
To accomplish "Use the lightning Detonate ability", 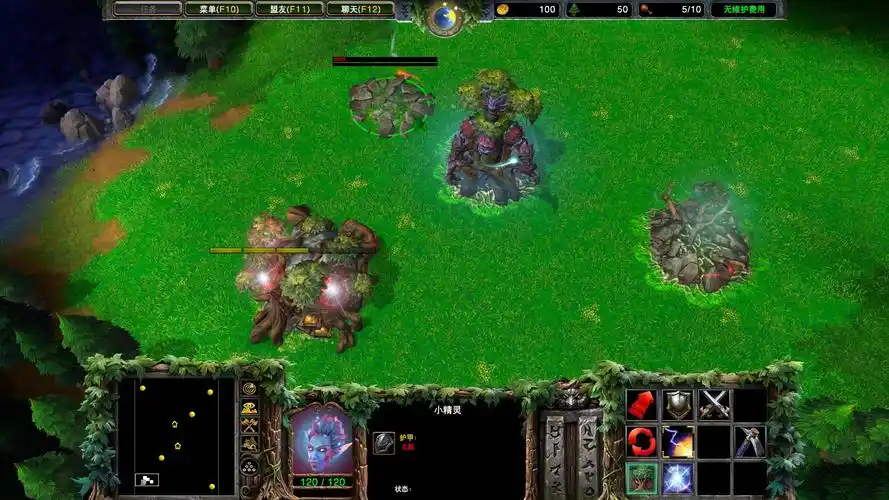I will tap(678, 441).
